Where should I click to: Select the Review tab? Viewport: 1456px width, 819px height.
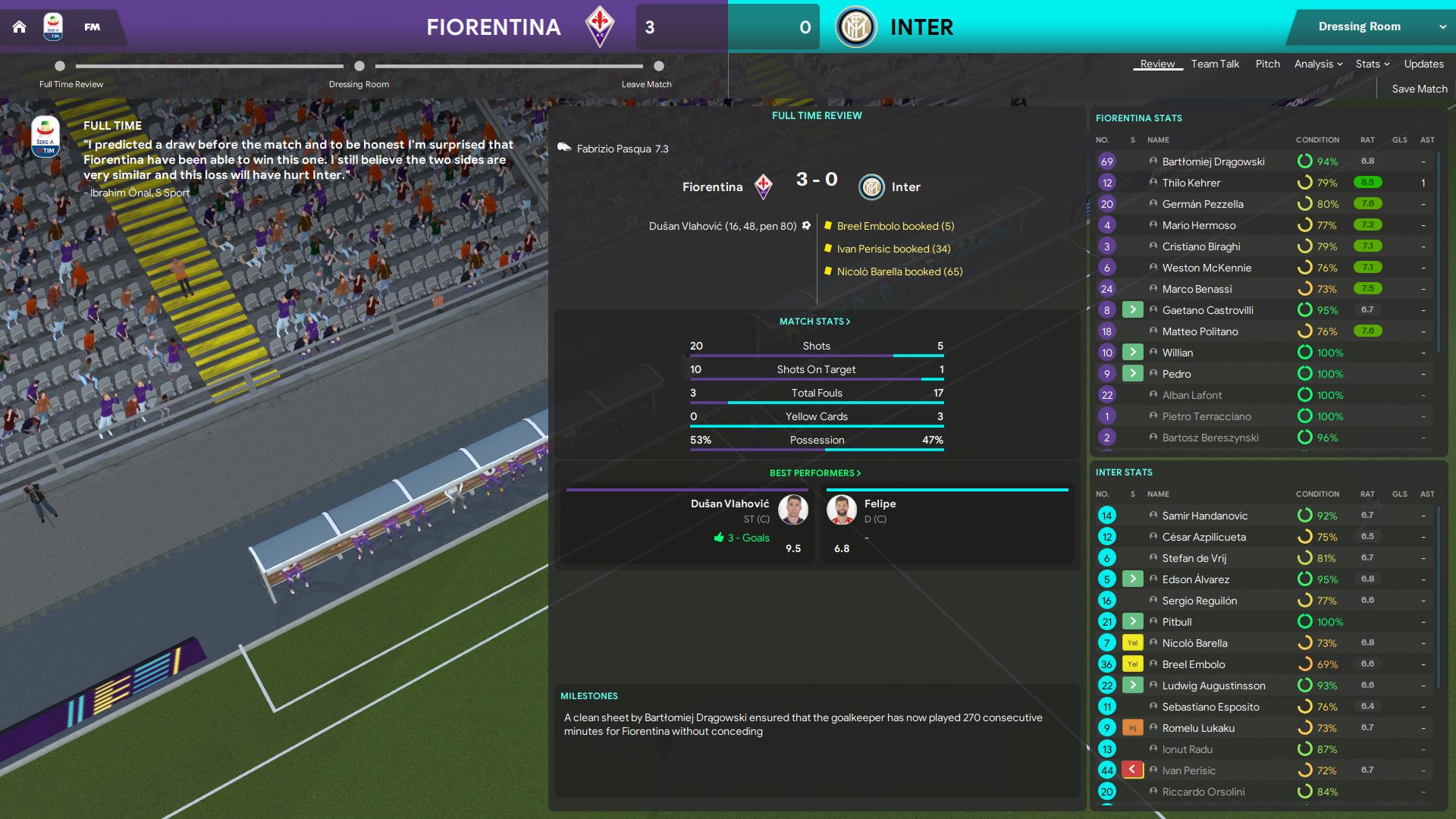pos(1157,64)
